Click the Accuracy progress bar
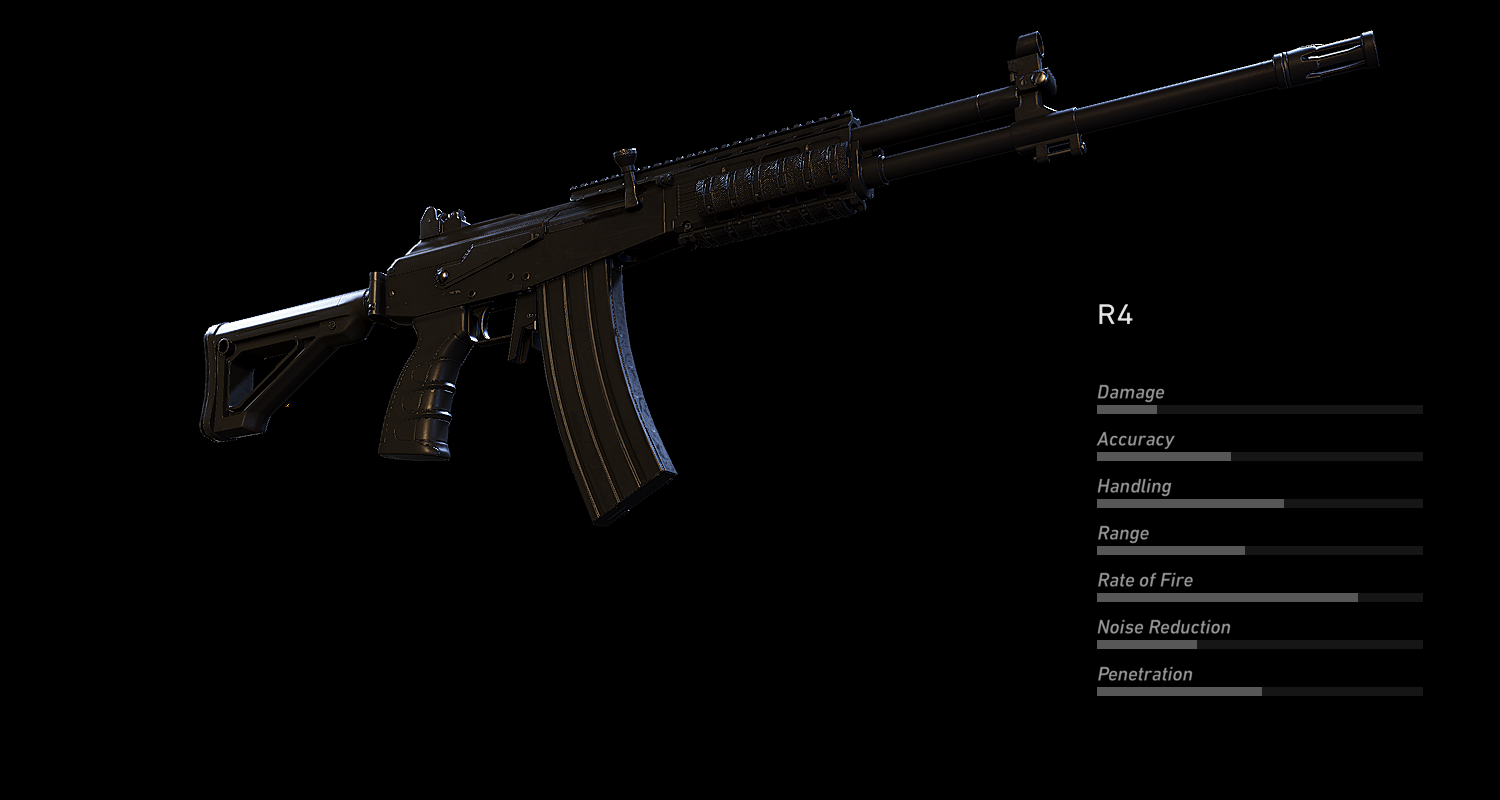Image resolution: width=1500 pixels, height=800 pixels. tap(1260, 456)
